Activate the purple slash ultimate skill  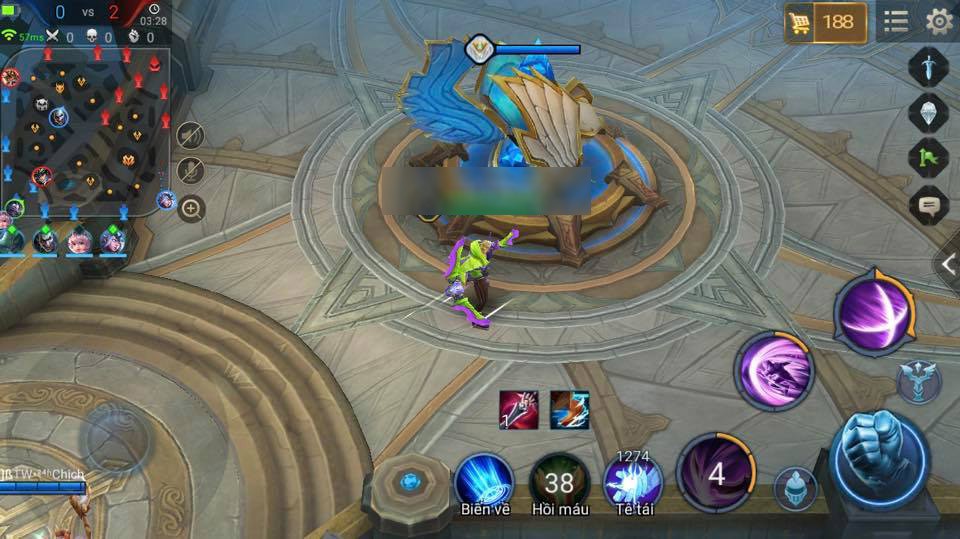[x=873, y=310]
